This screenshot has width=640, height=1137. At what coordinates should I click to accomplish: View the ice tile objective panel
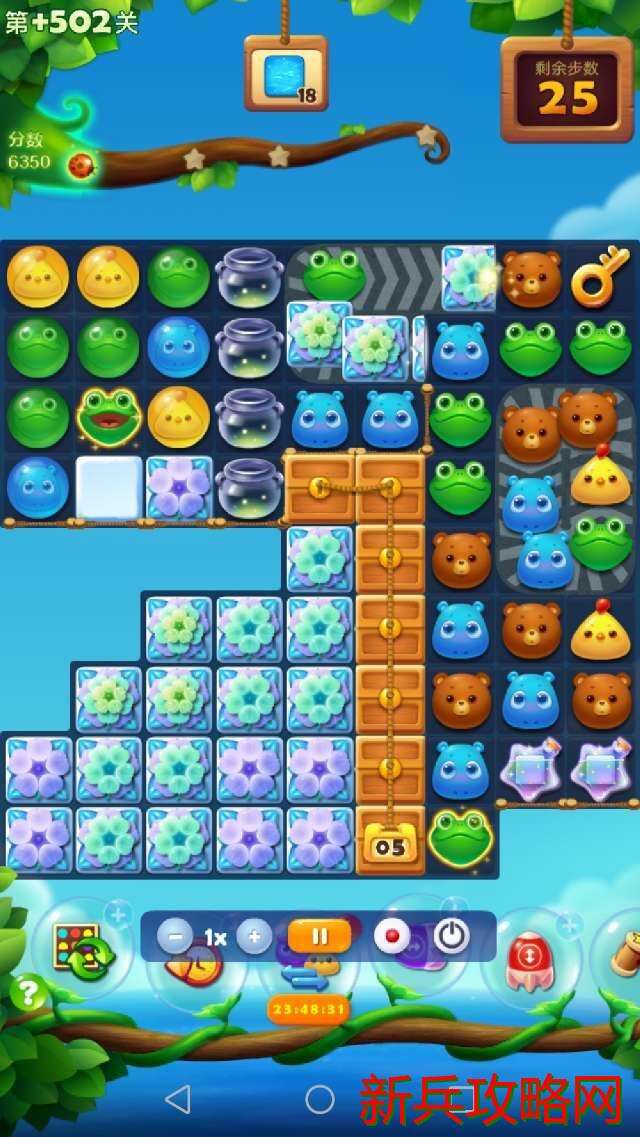tap(286, 74)
